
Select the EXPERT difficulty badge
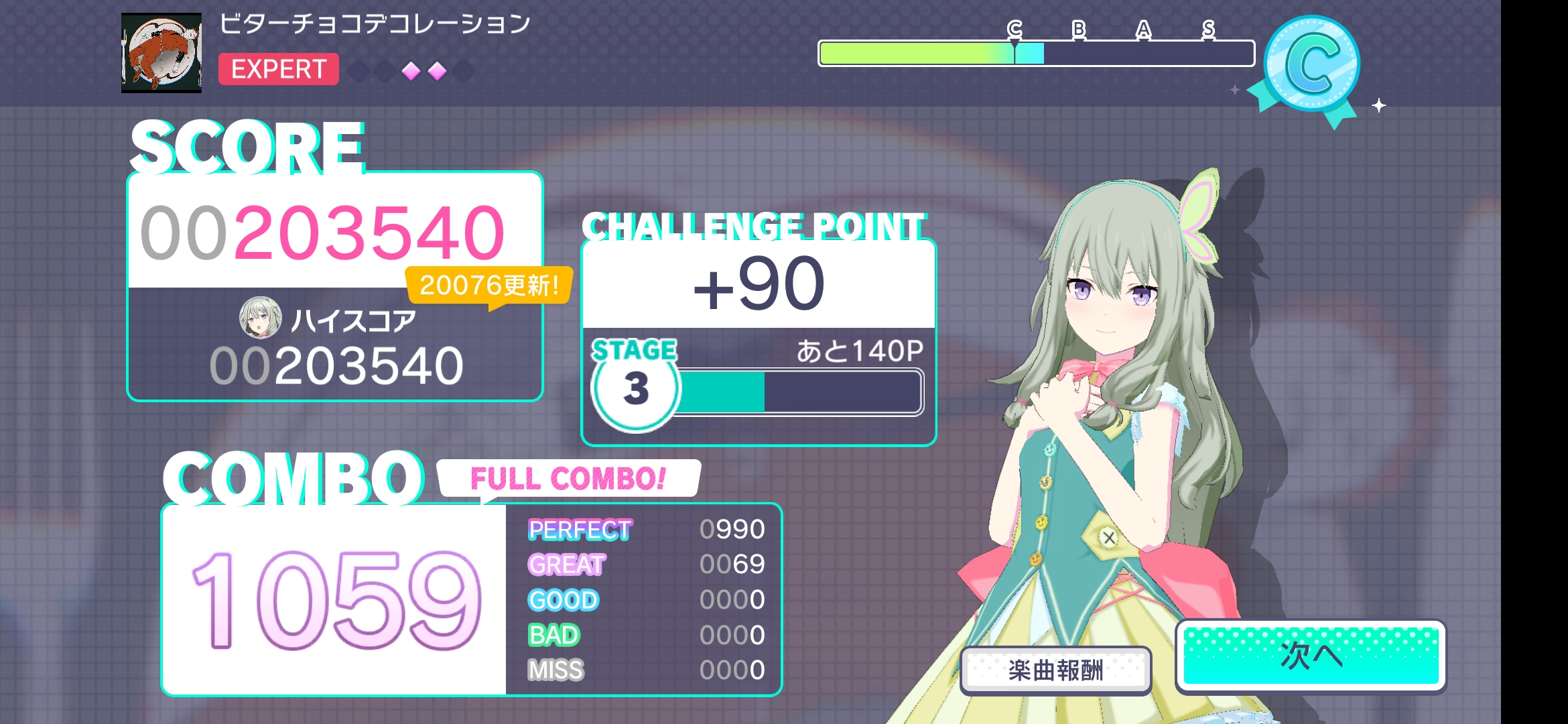(x=279, y=69)
